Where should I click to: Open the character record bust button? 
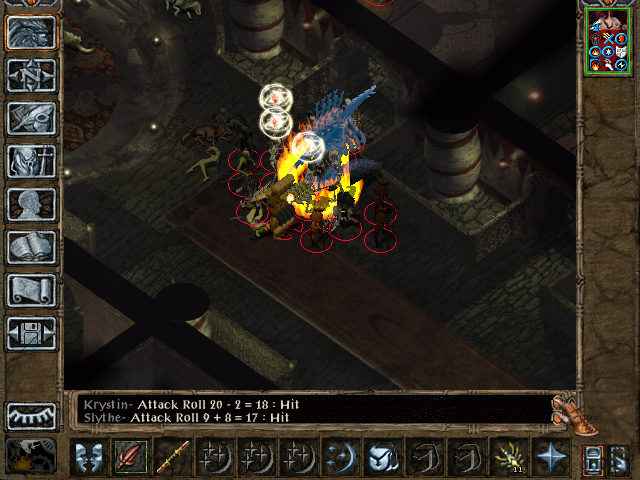click(x=32, y=204)
